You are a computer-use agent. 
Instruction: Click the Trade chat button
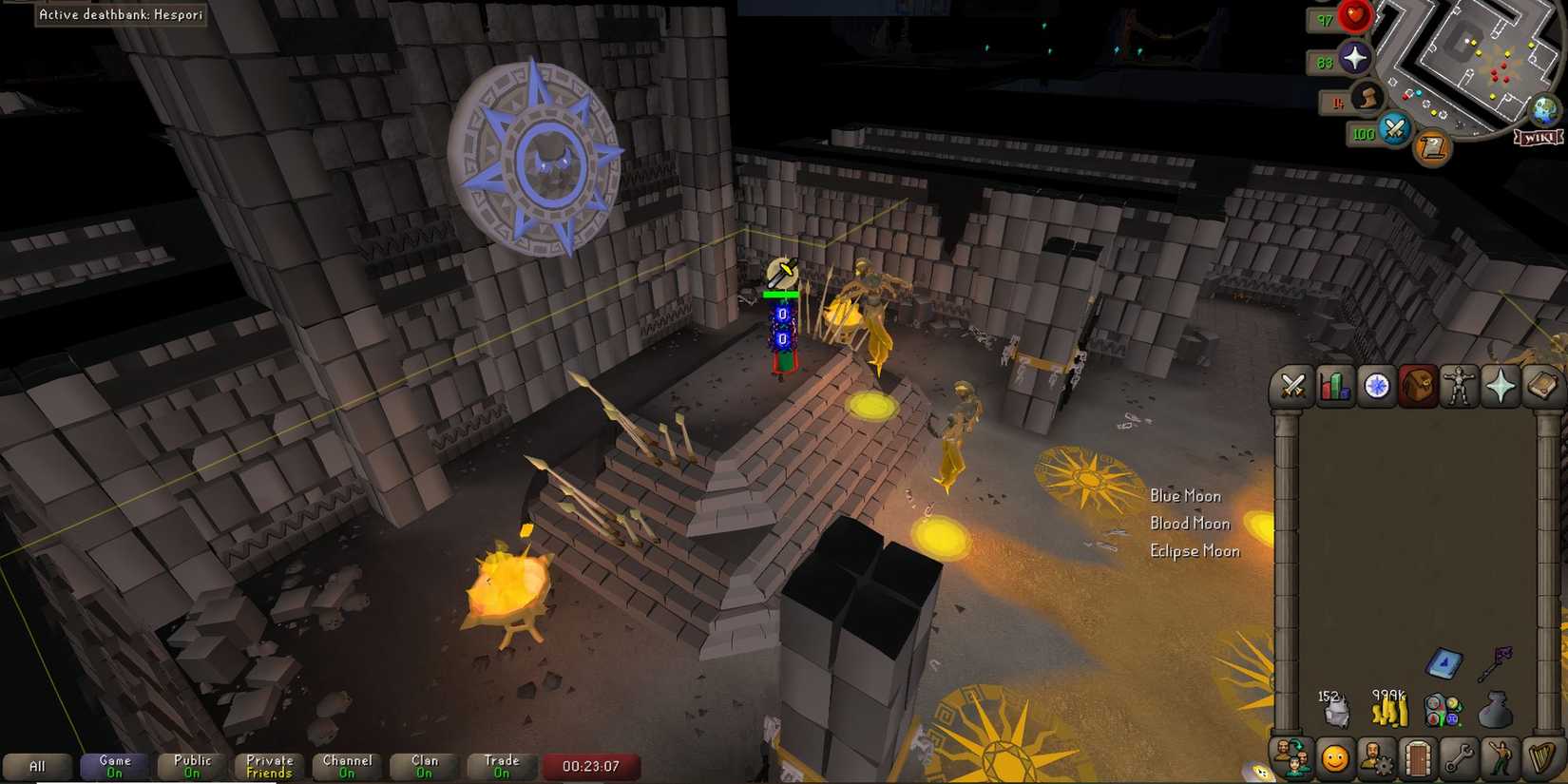(501, 766)
